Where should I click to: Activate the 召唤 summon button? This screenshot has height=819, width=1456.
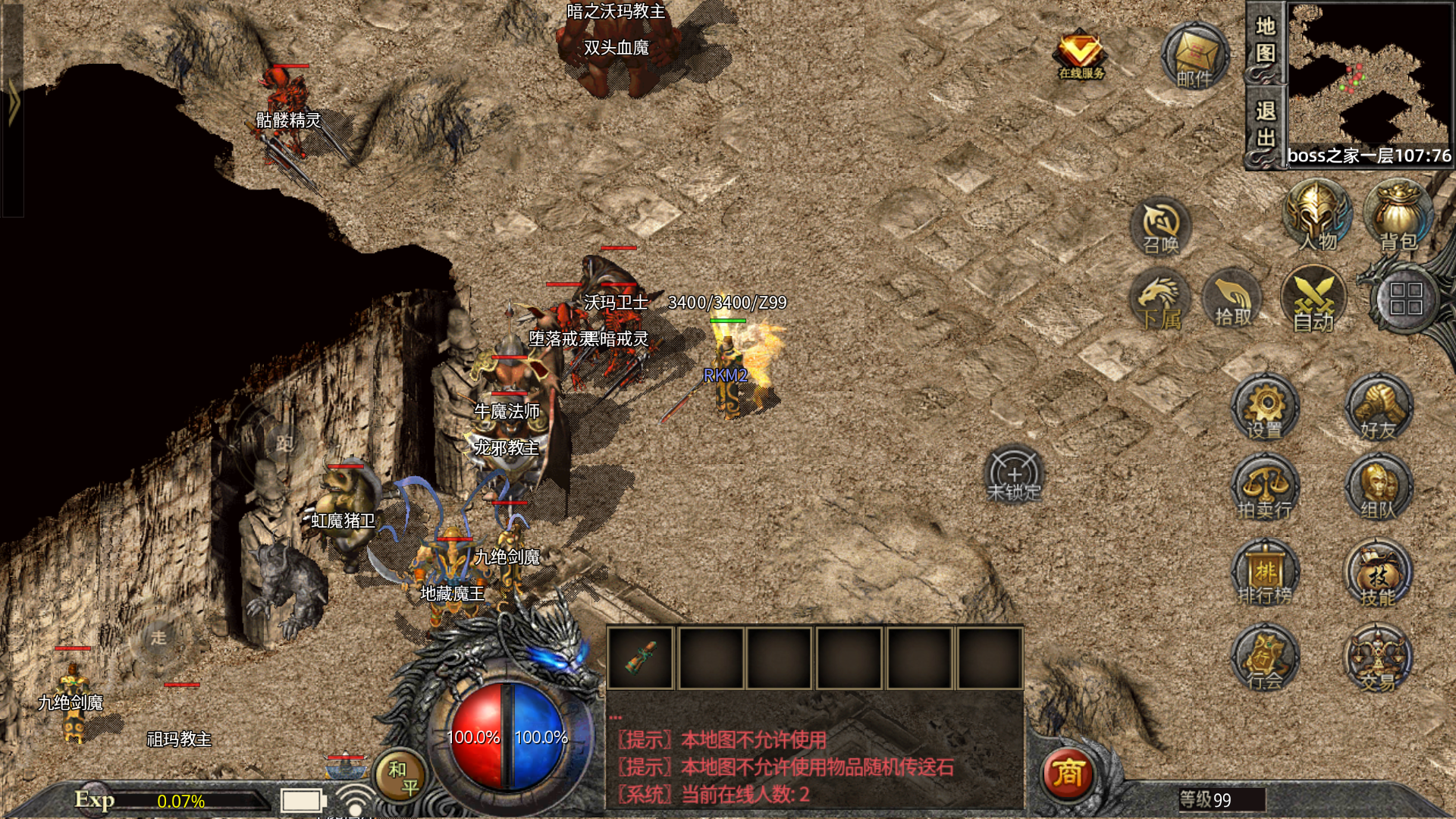pos(1160,226)
